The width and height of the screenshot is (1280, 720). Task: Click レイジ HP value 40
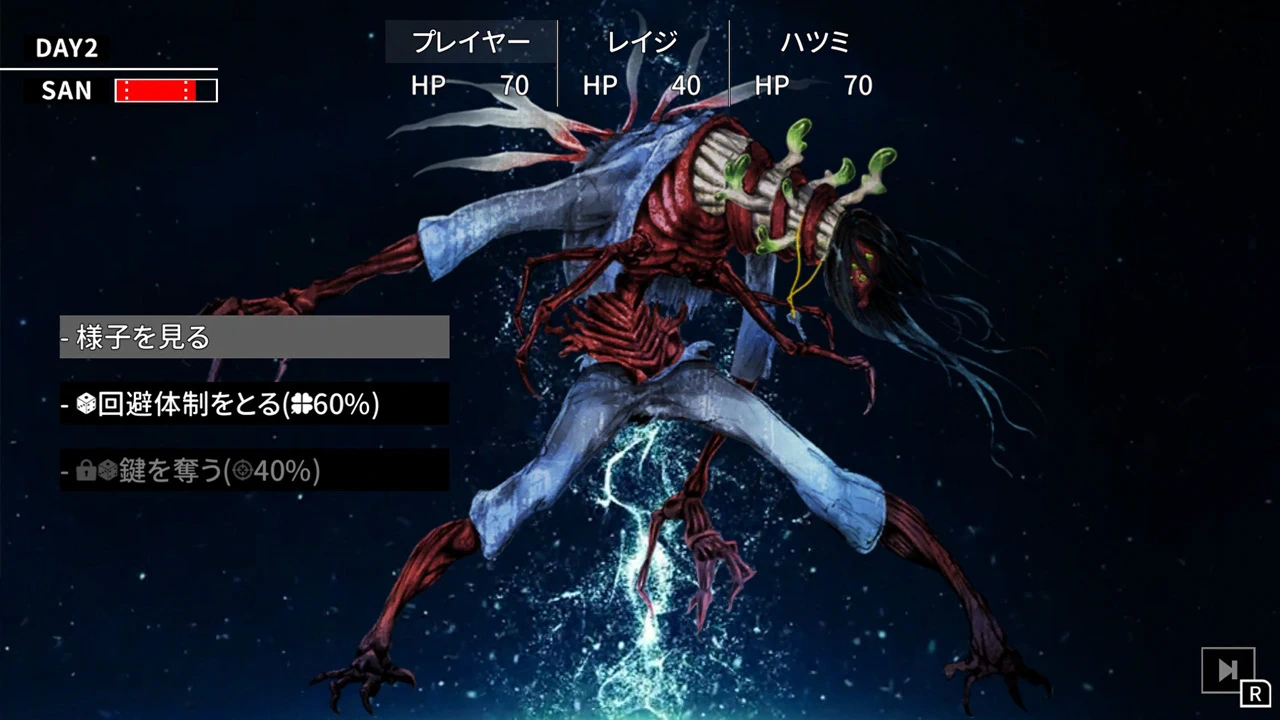(x=685, y=86)
